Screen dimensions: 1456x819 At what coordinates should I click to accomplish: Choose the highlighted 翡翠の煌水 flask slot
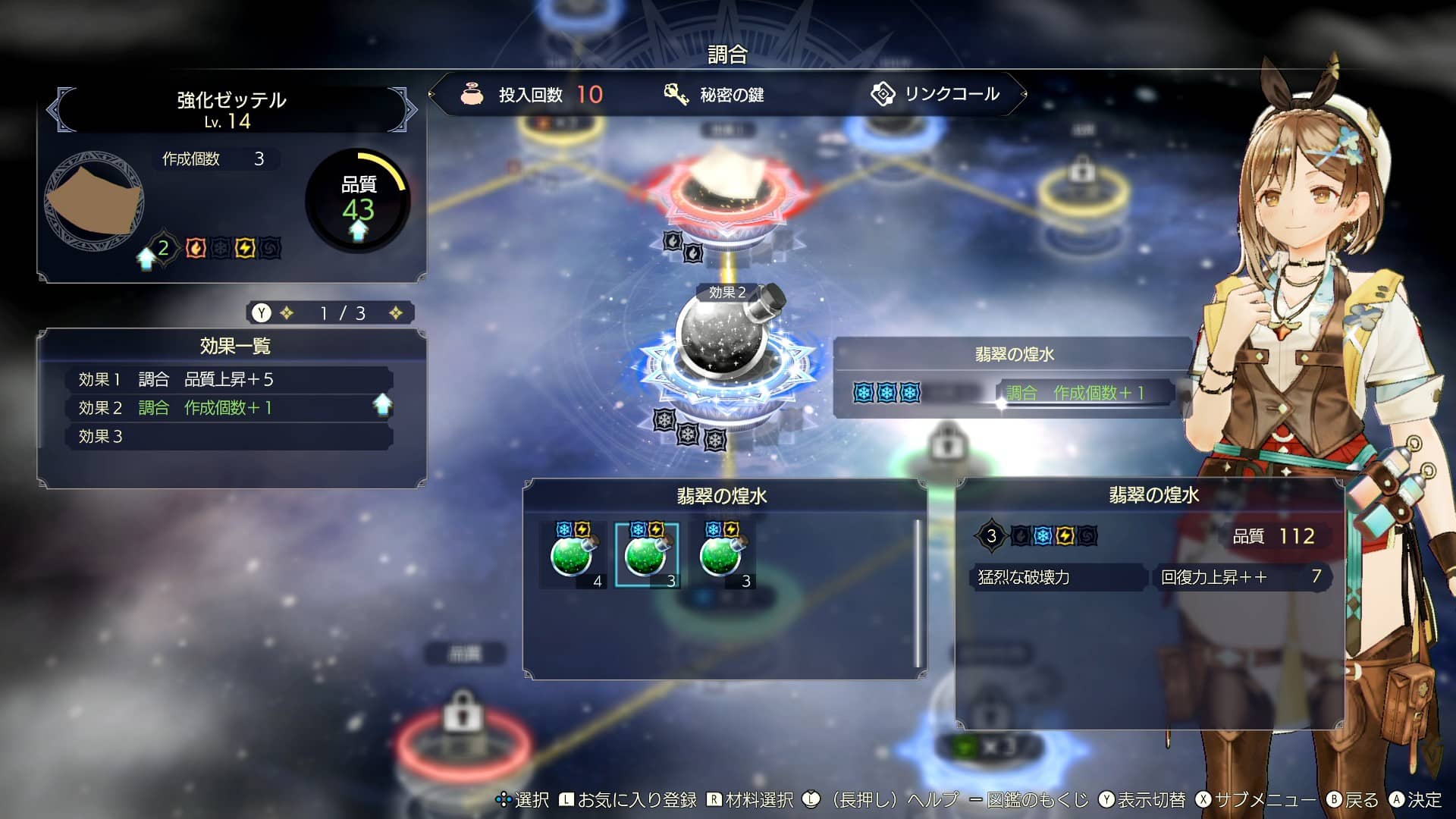pyautogui.click(x=647, y=556)
